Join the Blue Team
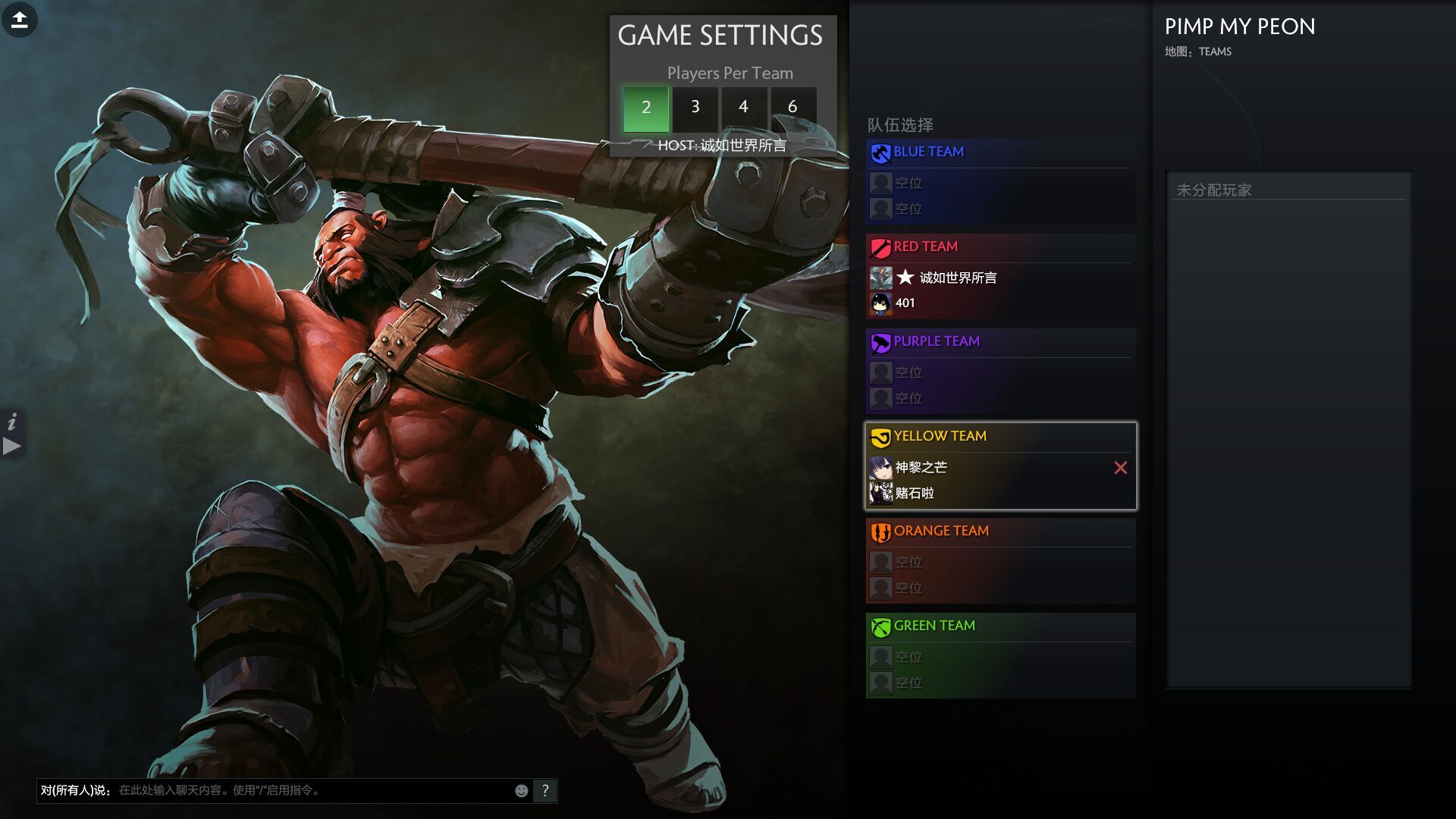Image resolution: width=1456 pixels, height=819 pixels. coord(928,152)
